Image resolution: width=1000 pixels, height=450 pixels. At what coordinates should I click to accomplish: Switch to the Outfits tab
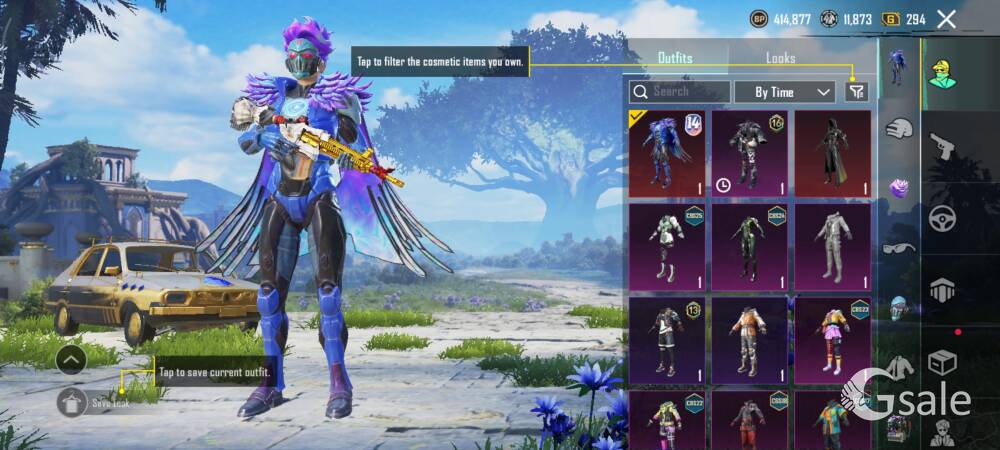click(x=675, y=58)
